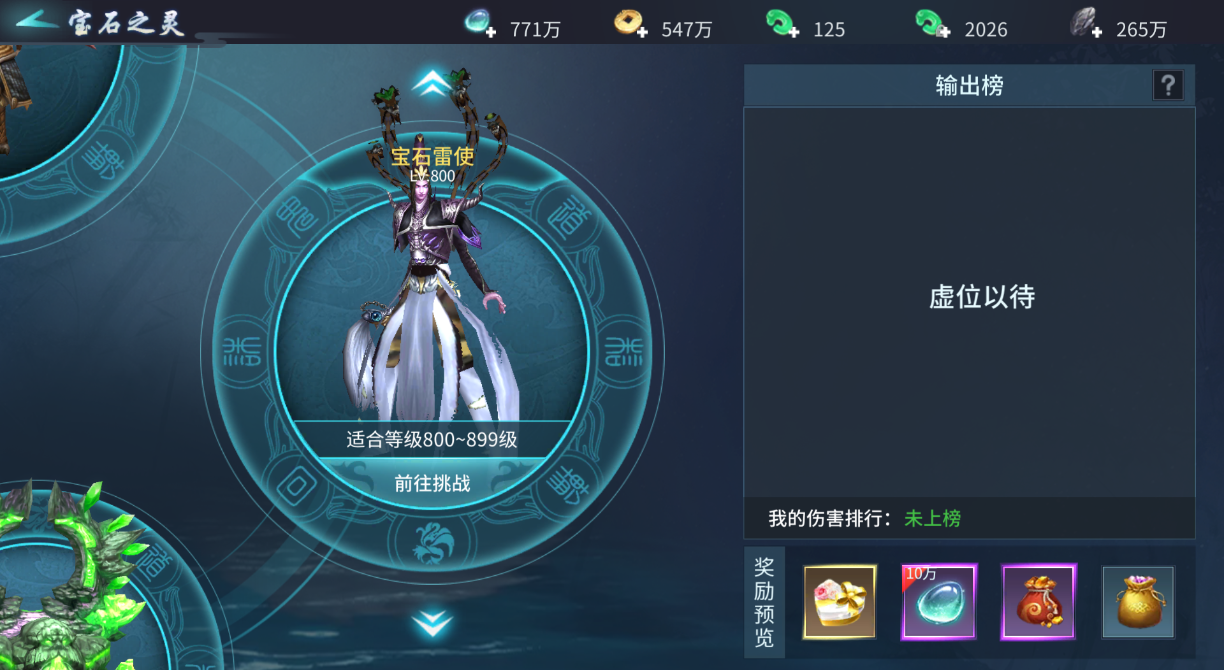Add more of the 771万 jade currency
This screenshot has height=670, width=1224.
click(x=482, y=24)
